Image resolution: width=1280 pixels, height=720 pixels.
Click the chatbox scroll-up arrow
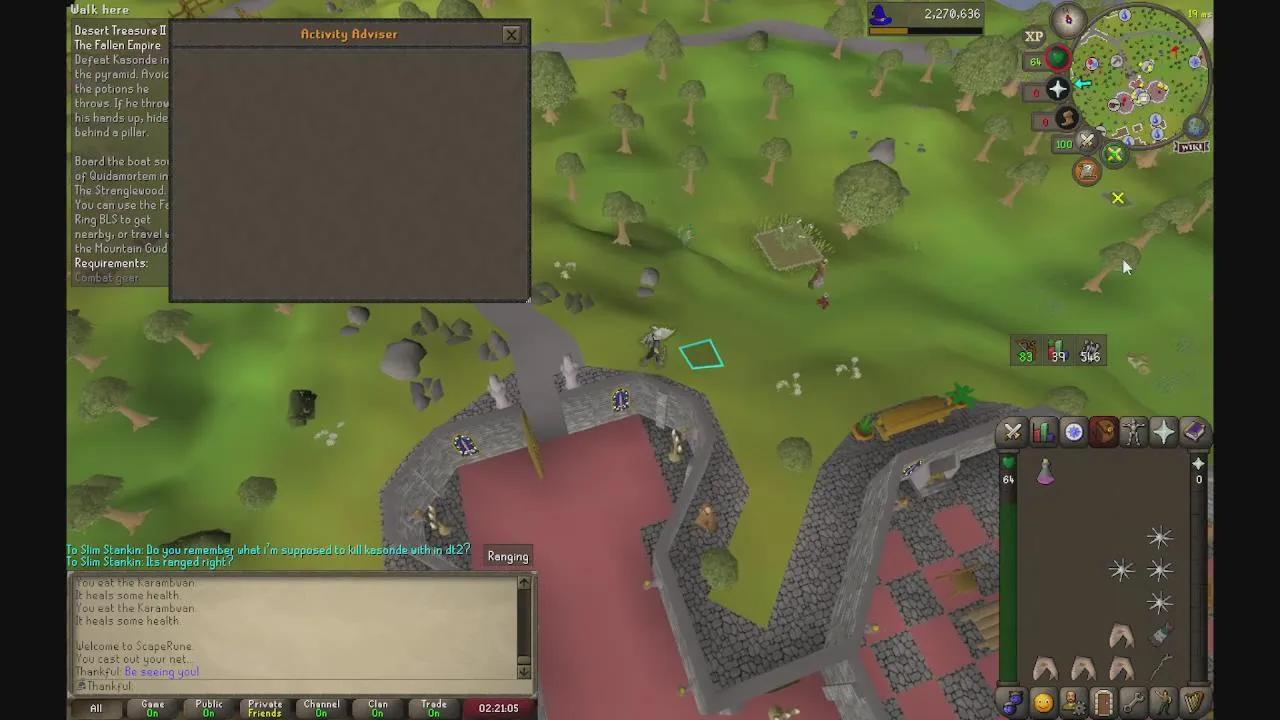click(x=524, y=583)
